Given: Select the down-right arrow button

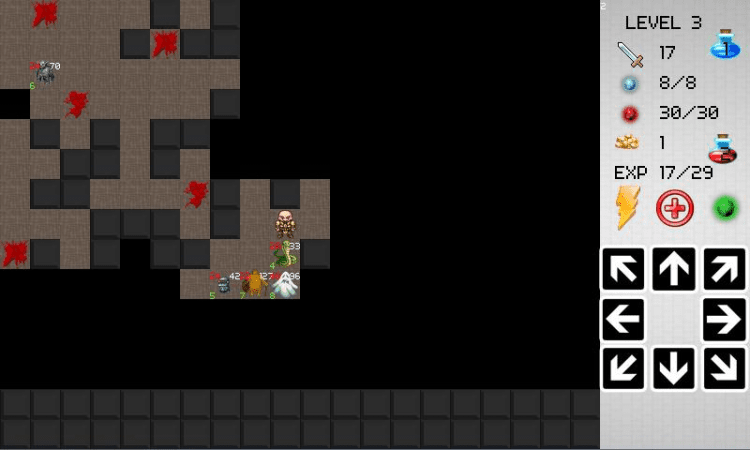Looking at the screenshot, I should point(724,369).
